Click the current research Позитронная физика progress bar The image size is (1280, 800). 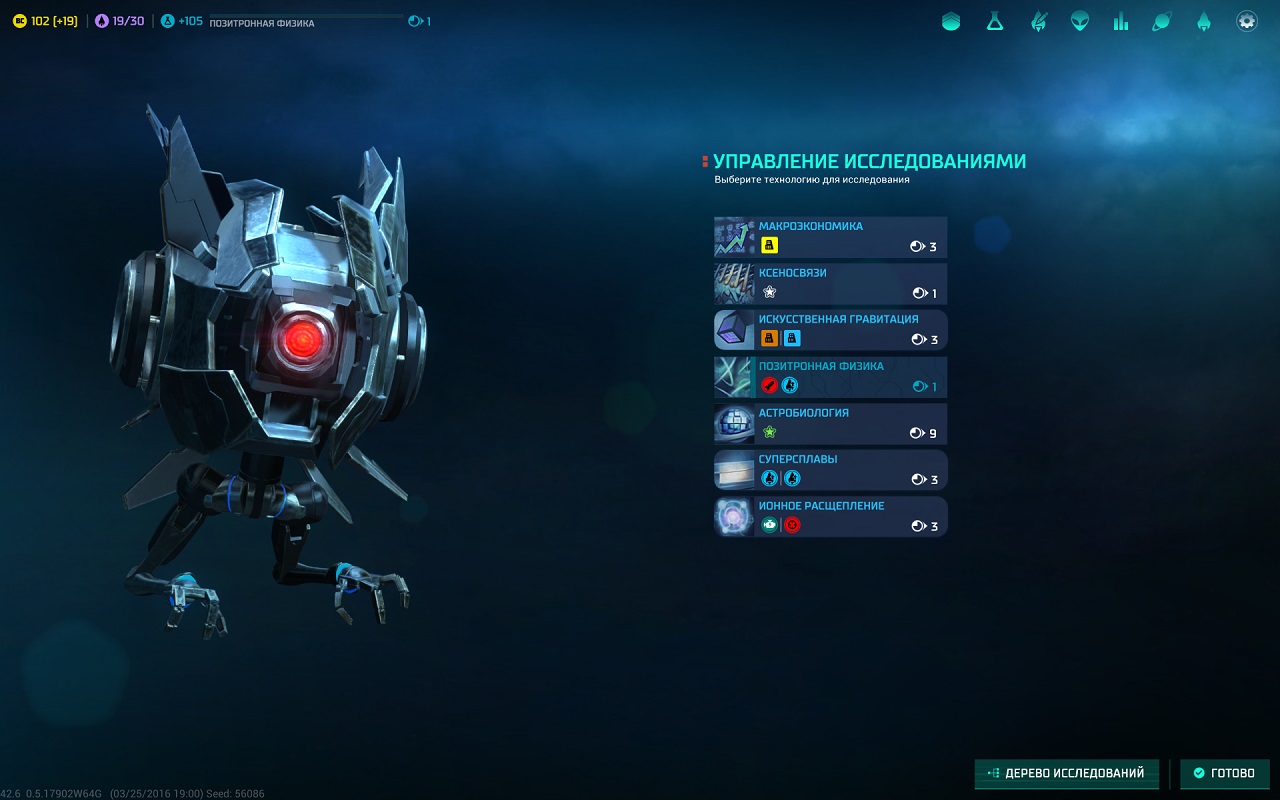coord(305,20)
